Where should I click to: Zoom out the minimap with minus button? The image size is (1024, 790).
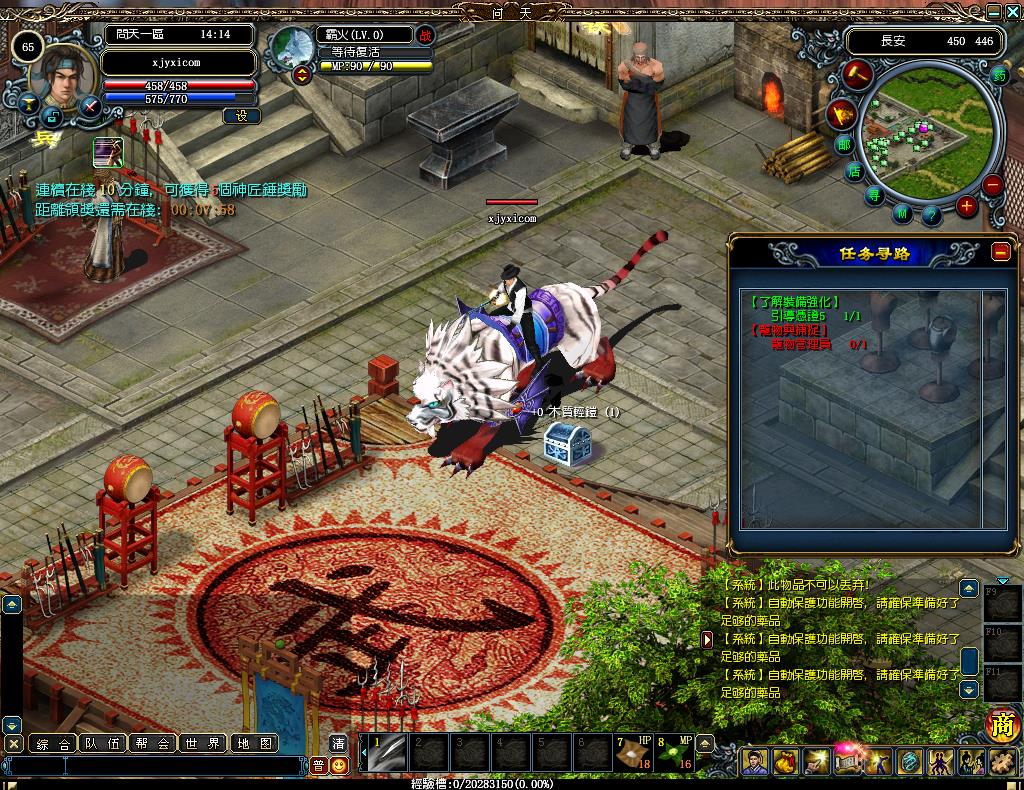pos(992,185)
